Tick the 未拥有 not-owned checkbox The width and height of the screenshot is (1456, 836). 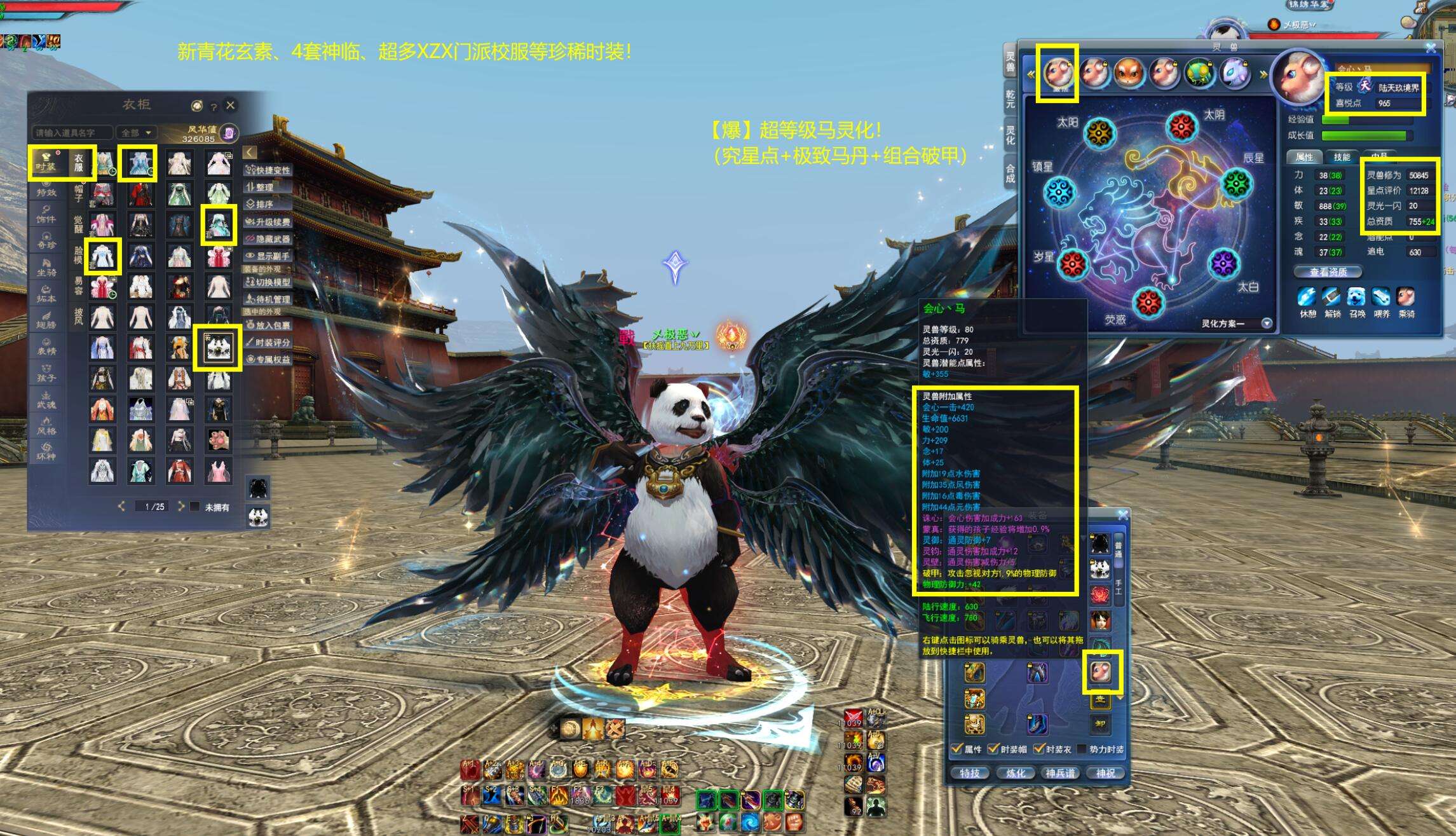(x=195, y=507)
